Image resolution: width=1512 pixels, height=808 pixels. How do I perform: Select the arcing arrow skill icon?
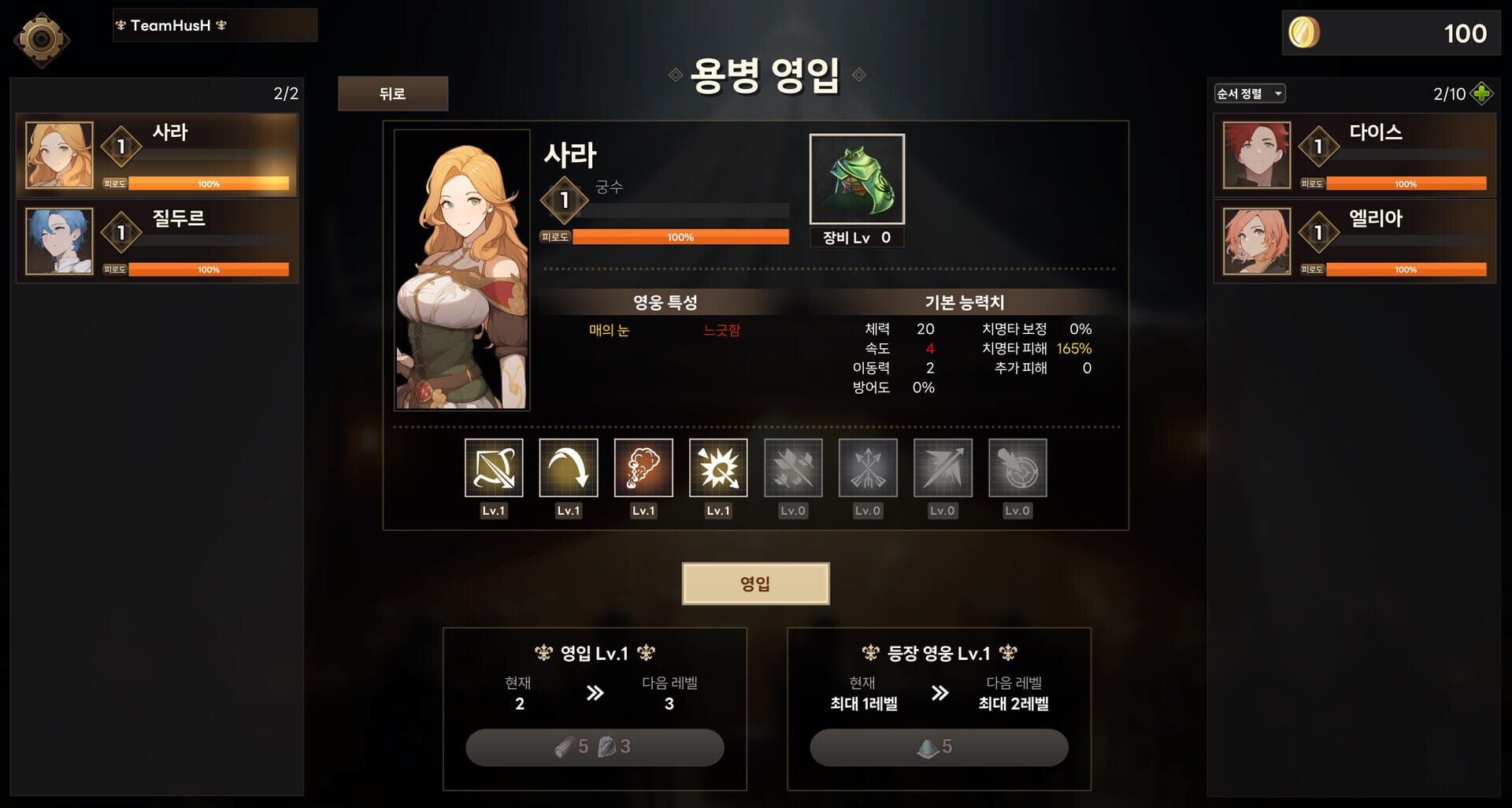569,469
